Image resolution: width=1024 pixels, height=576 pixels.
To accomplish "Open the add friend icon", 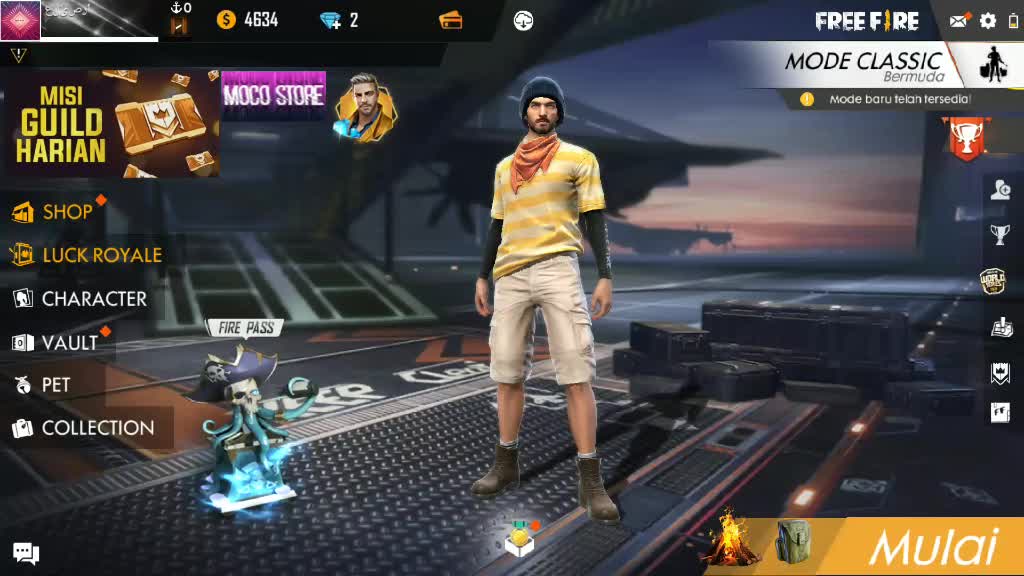I will [x=1001, y=190].
